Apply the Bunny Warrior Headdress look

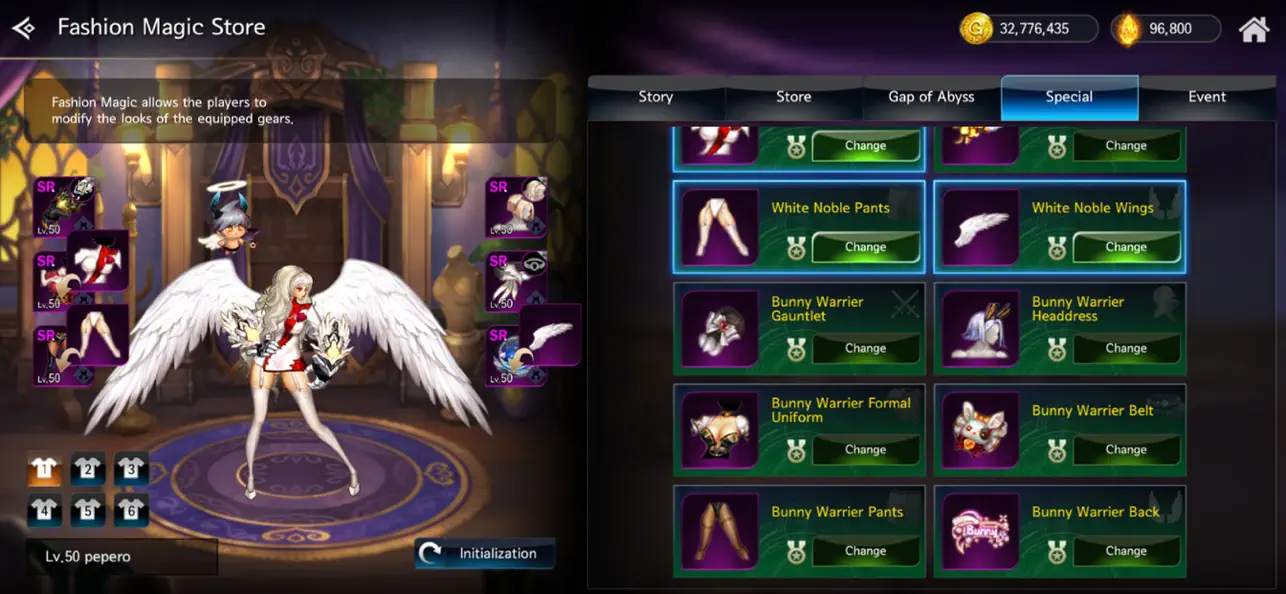pos(1126,348)
